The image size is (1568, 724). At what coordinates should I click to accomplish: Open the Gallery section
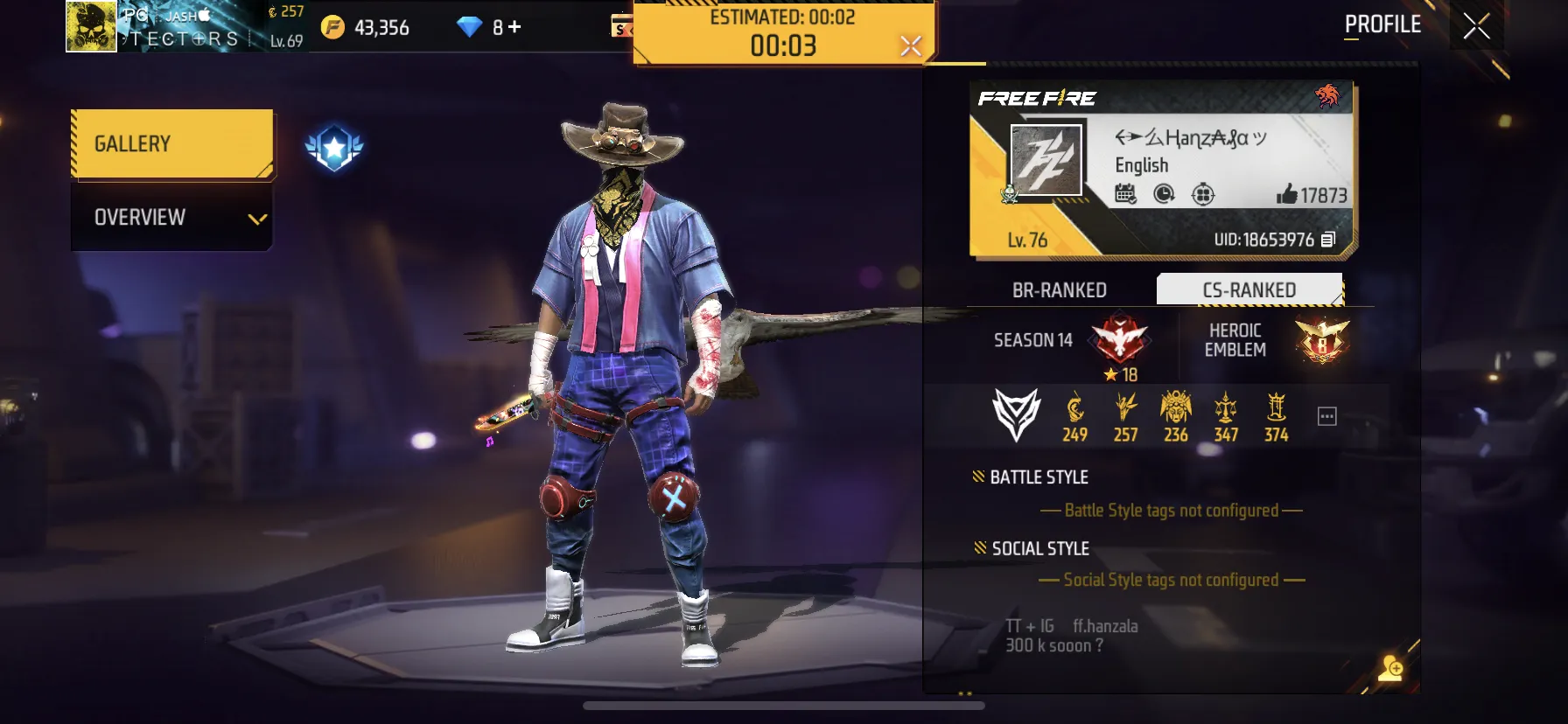[x=171, y=144]
